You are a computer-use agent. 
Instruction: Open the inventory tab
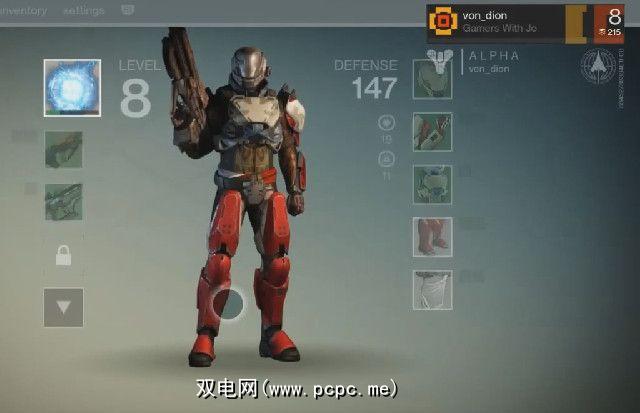pos(24,10)
